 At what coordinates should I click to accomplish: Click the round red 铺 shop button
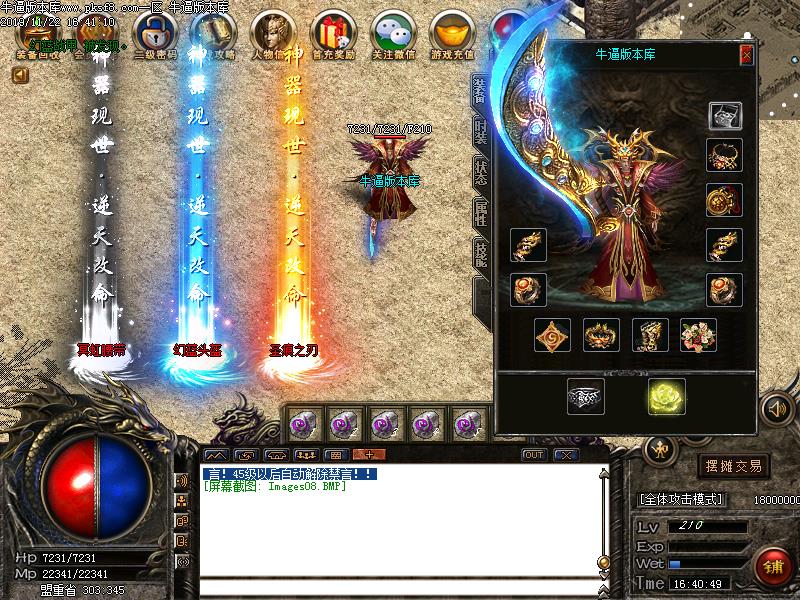point(774,567)
